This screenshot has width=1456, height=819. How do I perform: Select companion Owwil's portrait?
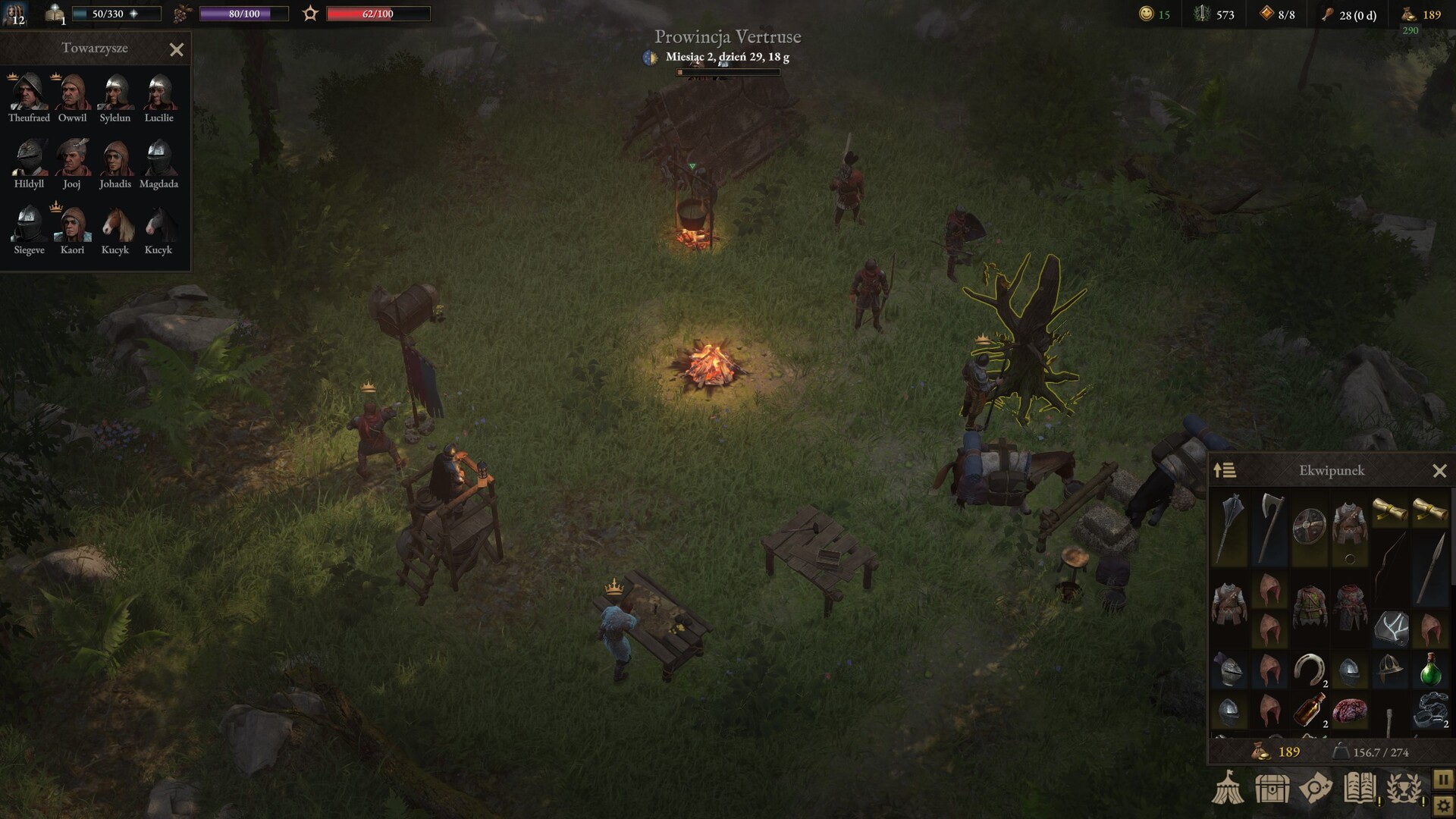[72, 93]
